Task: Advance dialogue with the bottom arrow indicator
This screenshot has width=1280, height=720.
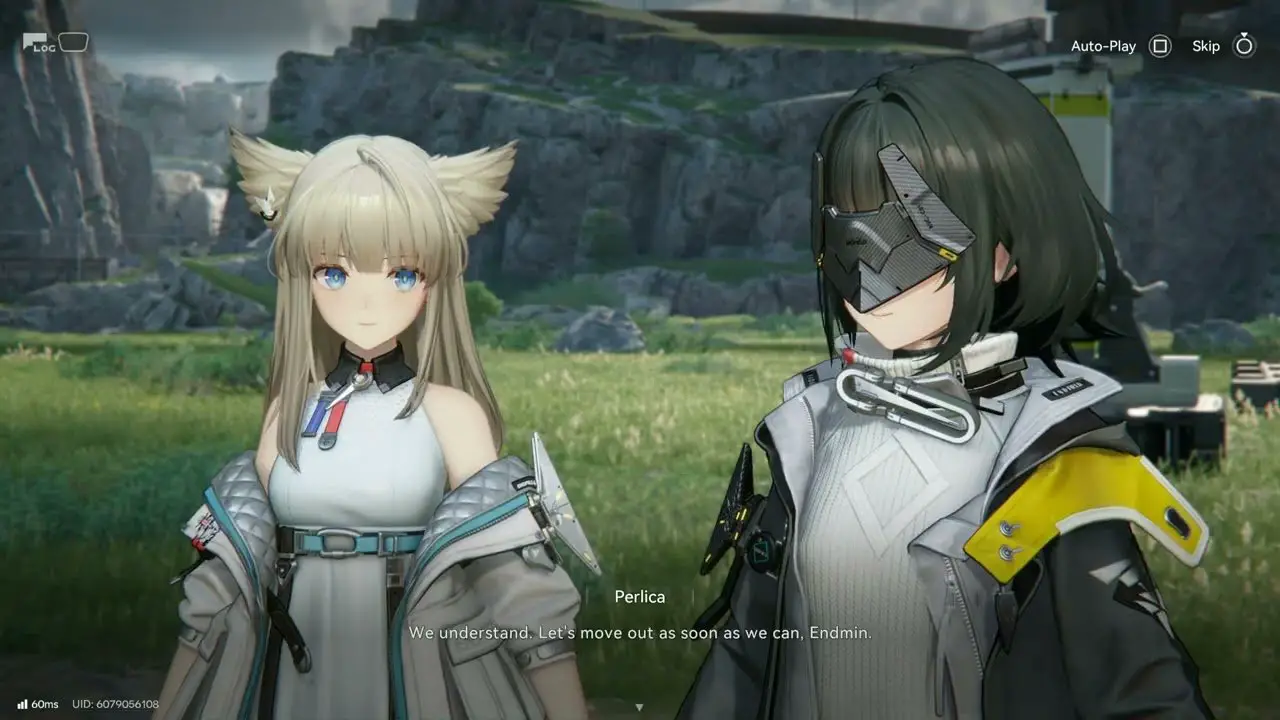Action: click(x=639, y=707)
